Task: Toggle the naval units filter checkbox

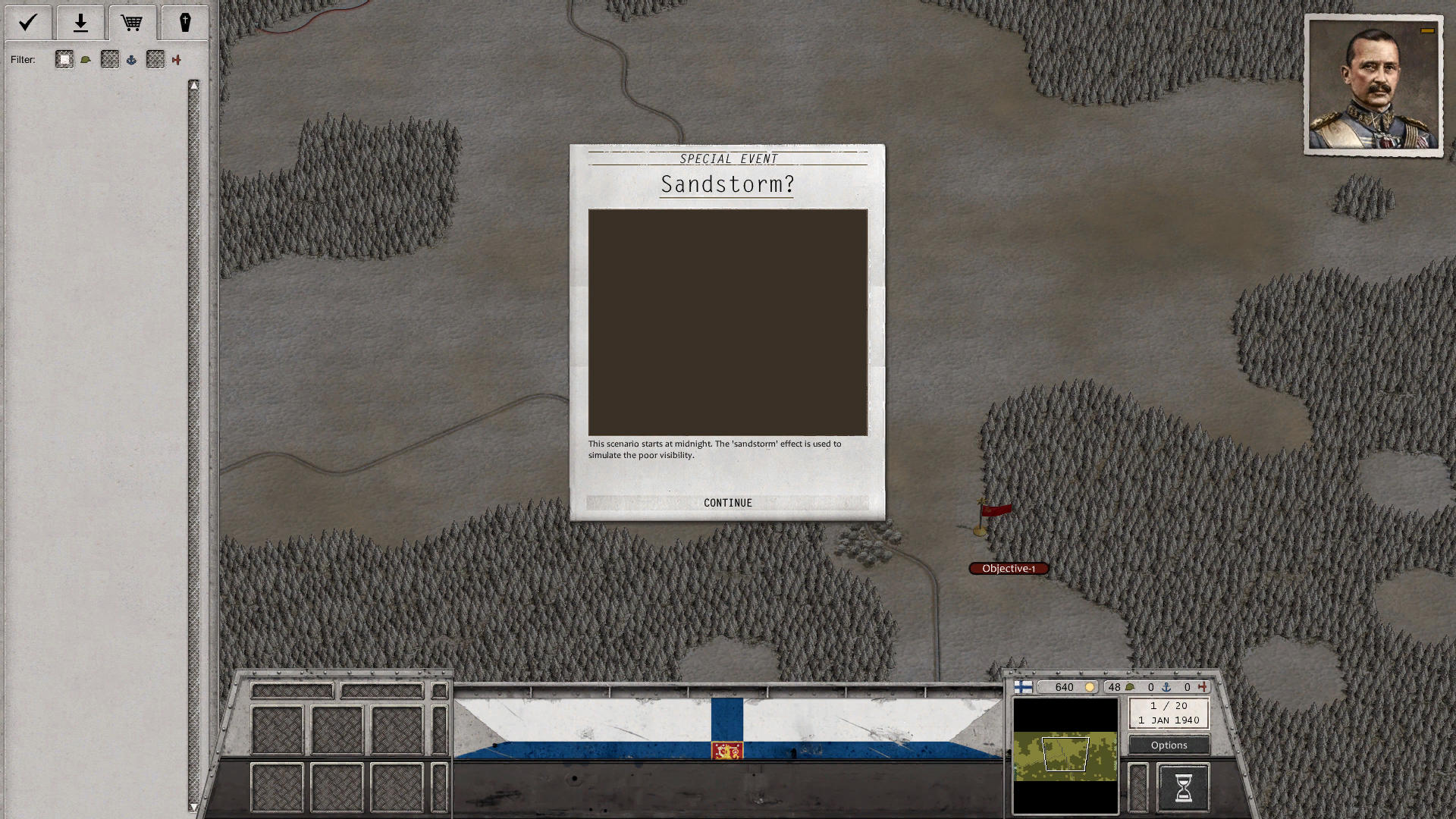Action: coord(110,59)
